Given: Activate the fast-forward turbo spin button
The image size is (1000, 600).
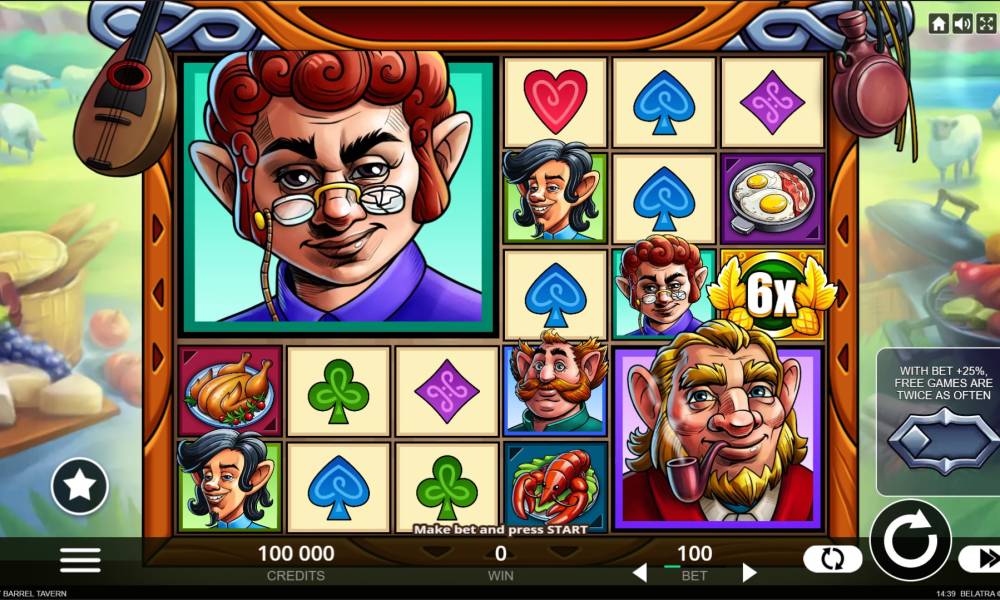Looking at the screenshot, I should (x=982, y=559).
